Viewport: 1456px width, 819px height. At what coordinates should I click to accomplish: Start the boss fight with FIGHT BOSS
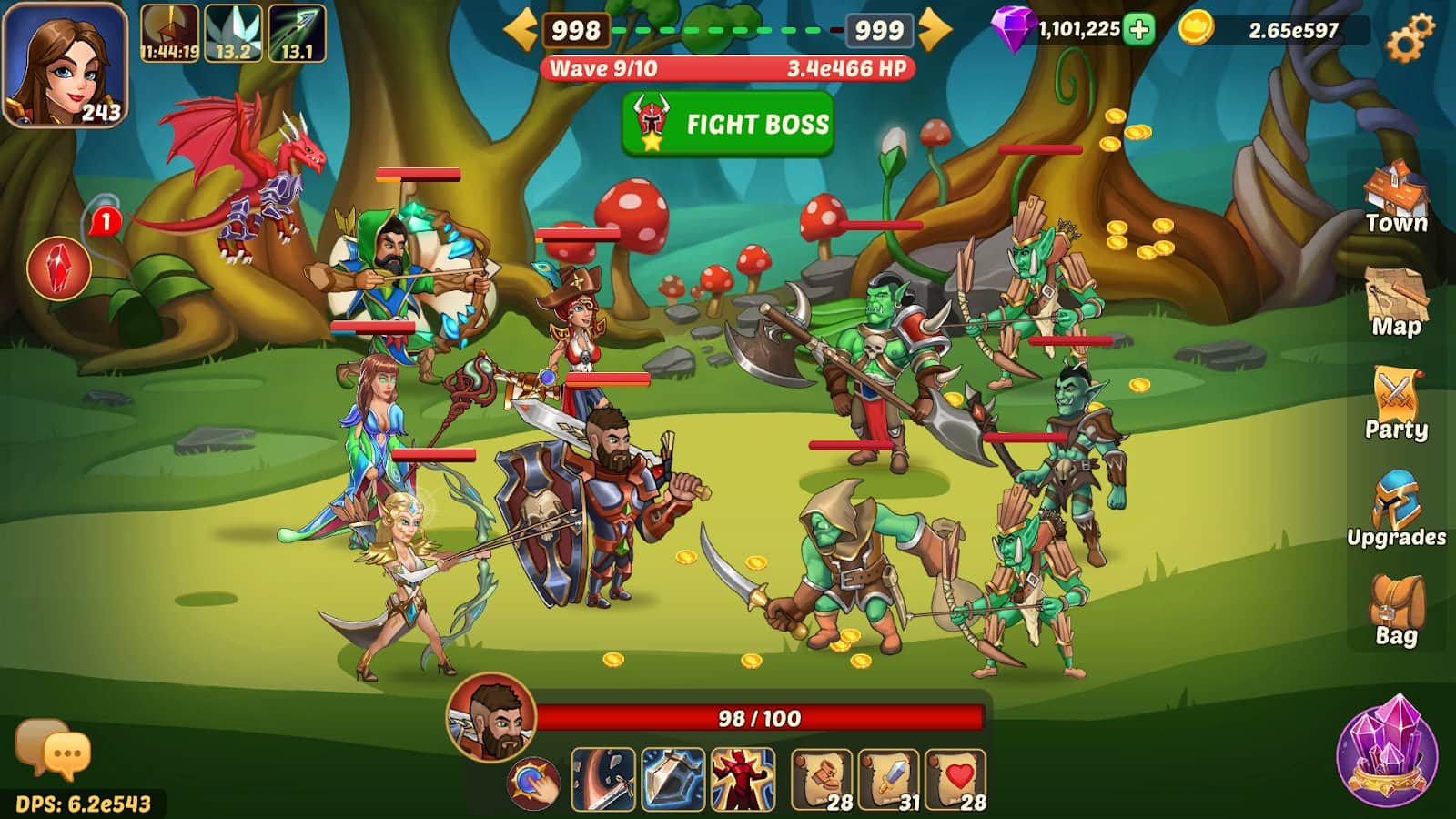(x=728, y=124)
